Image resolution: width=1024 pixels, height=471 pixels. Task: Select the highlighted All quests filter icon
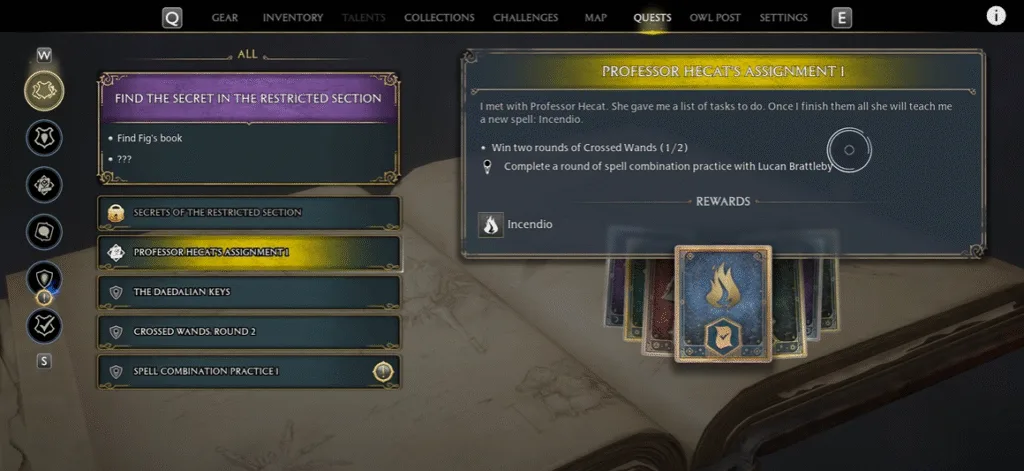point(45,91)
